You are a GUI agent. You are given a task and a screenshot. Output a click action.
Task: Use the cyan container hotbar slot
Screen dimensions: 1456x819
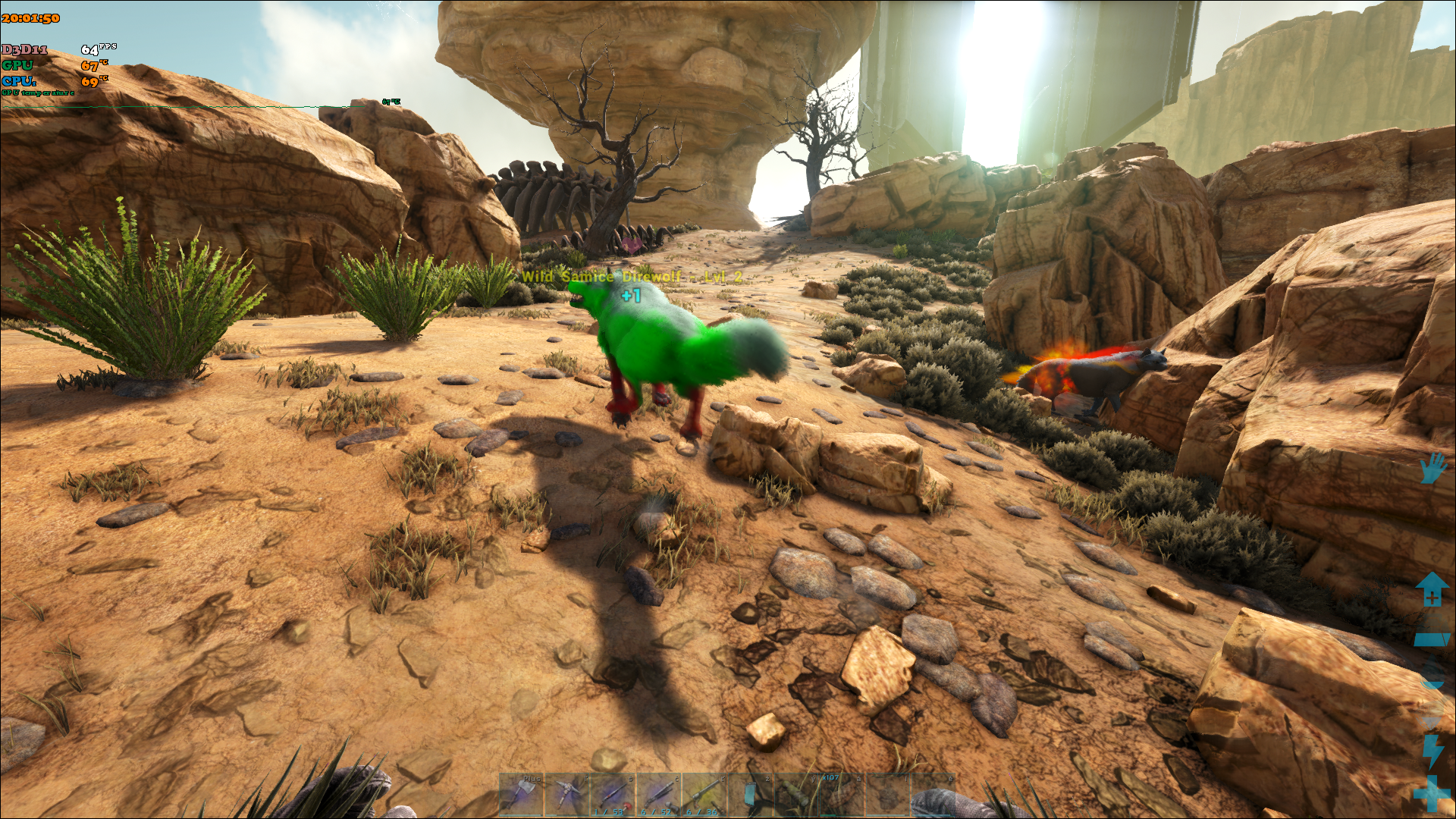coord(750,795)
